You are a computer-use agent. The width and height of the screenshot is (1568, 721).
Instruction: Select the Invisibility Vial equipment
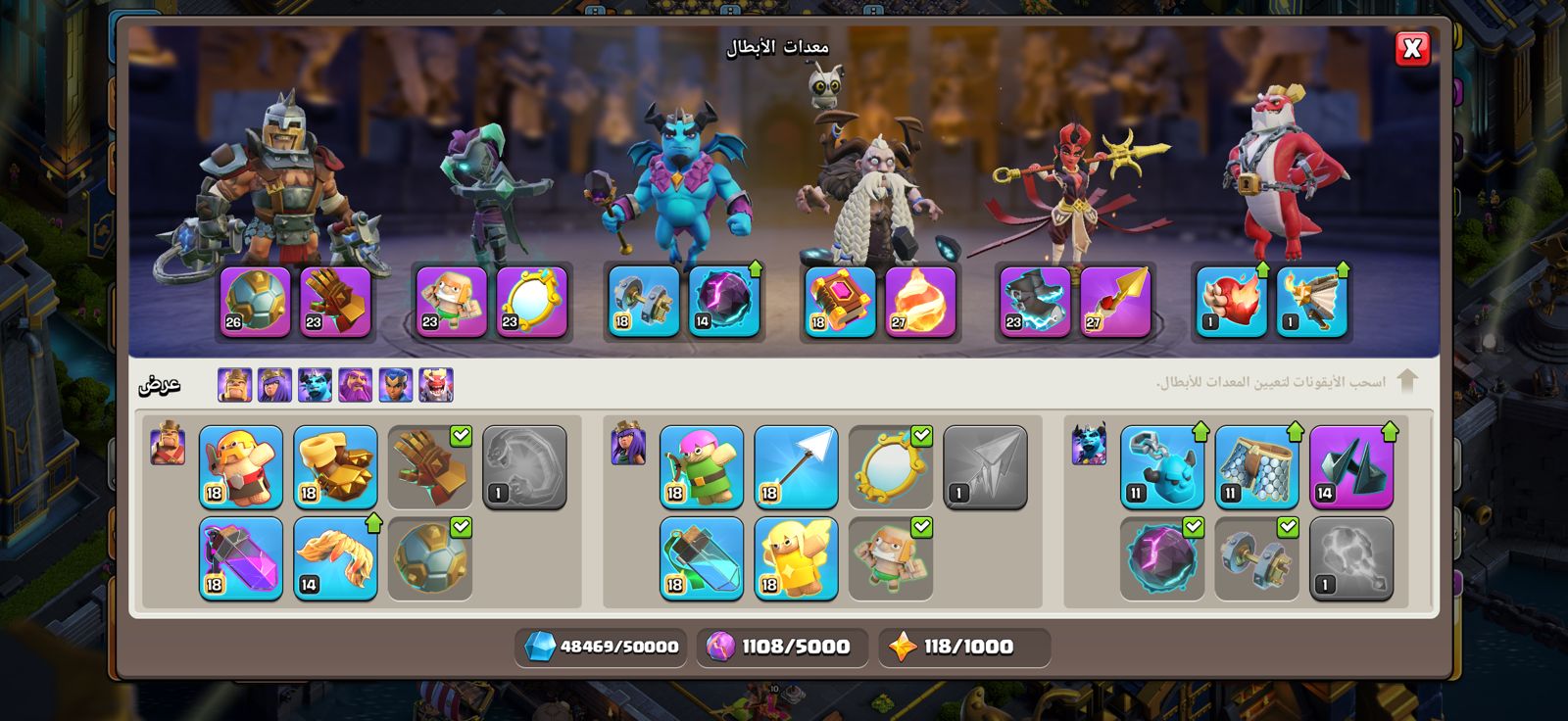click(x=702, y=558)
